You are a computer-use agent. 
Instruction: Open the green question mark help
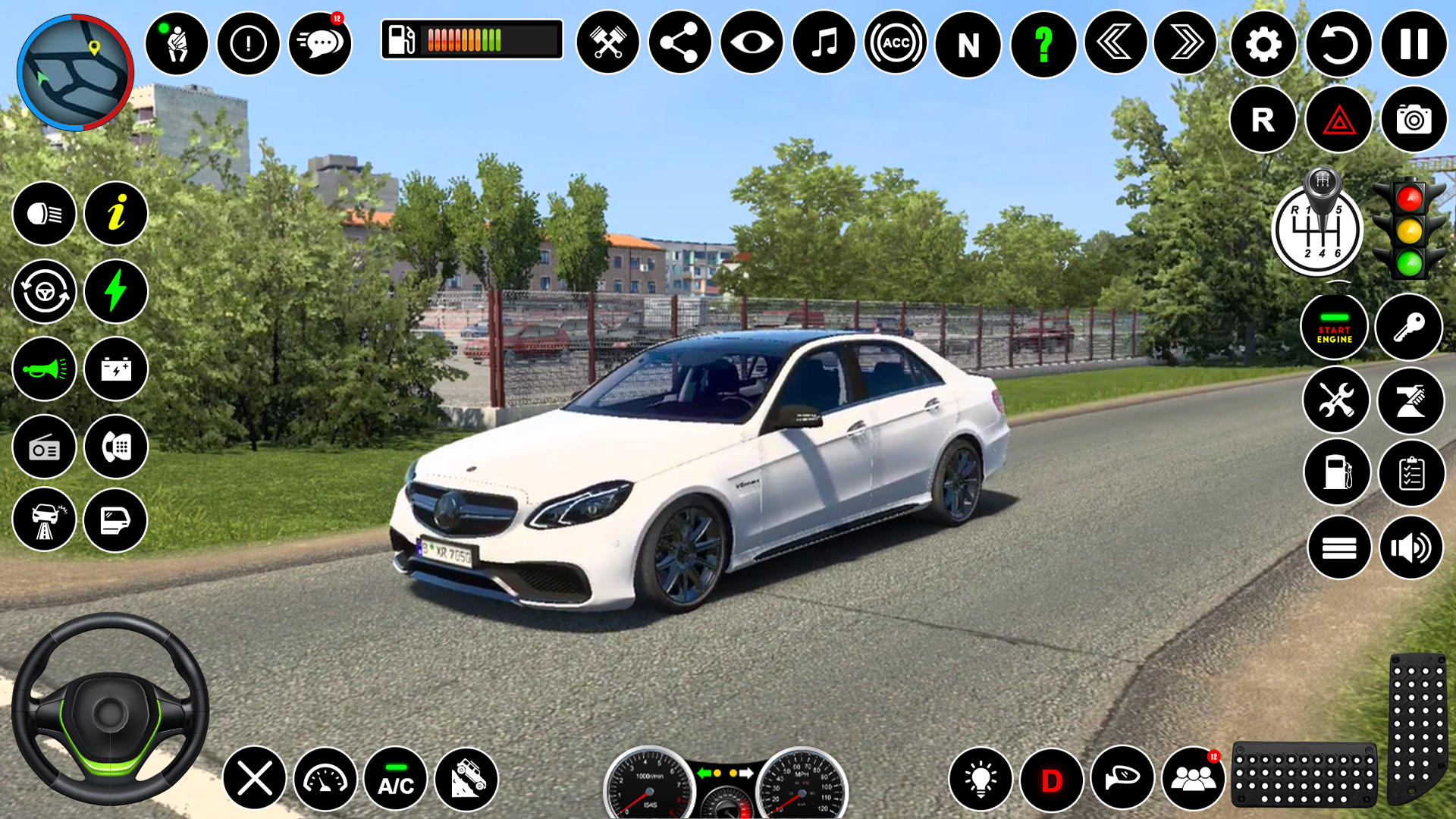point(1043,44)
